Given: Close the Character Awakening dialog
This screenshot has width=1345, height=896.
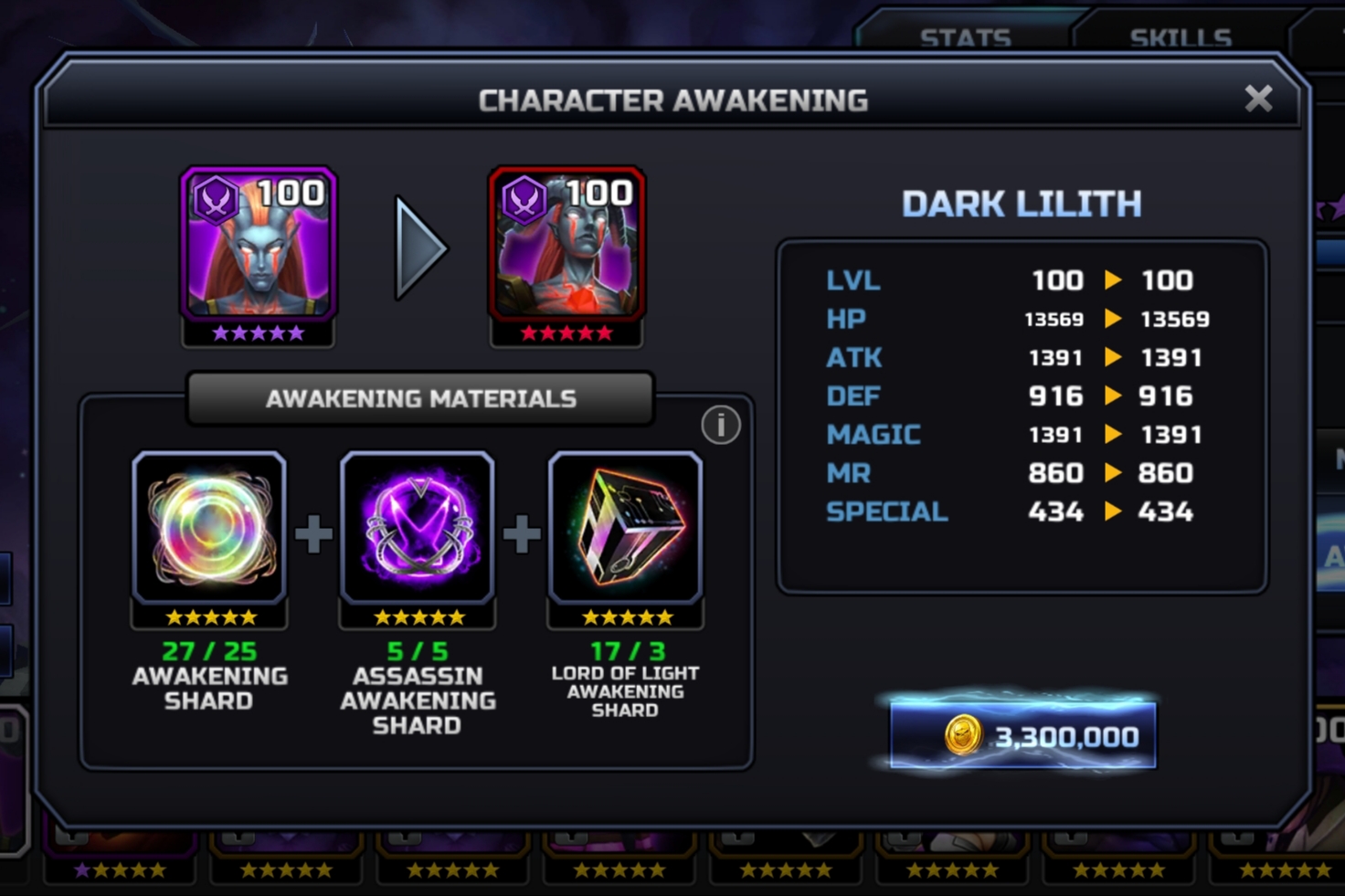Looking at the screenshot, I should coord(1258,99).
